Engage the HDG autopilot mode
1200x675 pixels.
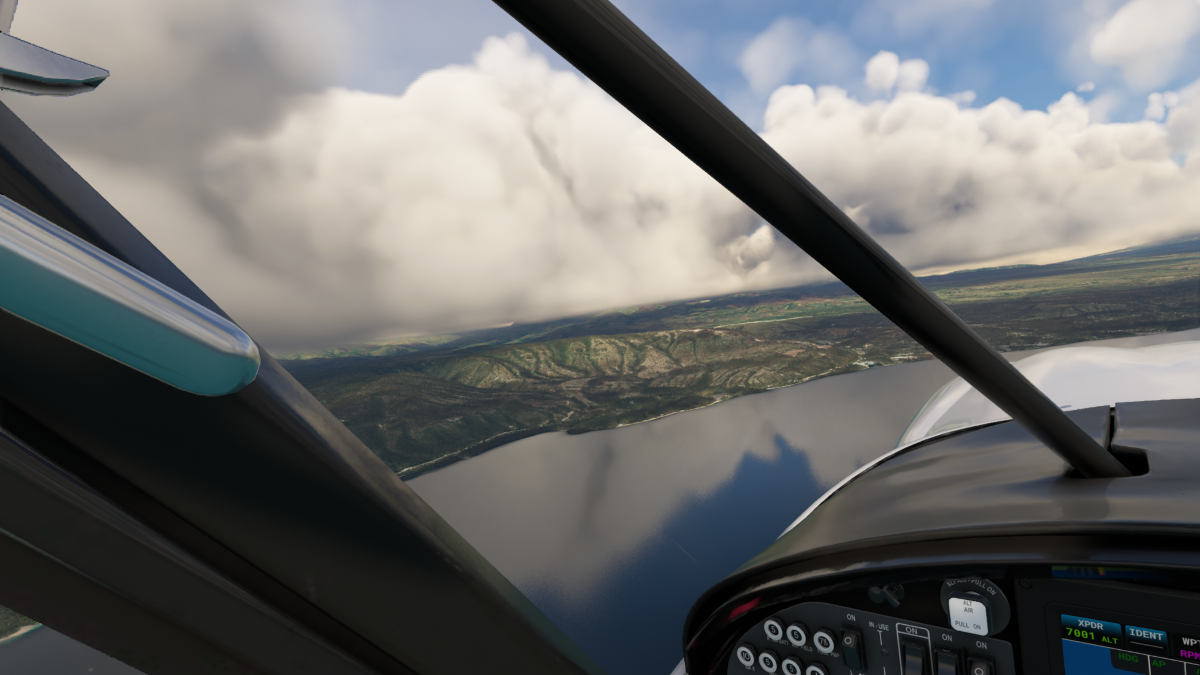(1129, 658)
